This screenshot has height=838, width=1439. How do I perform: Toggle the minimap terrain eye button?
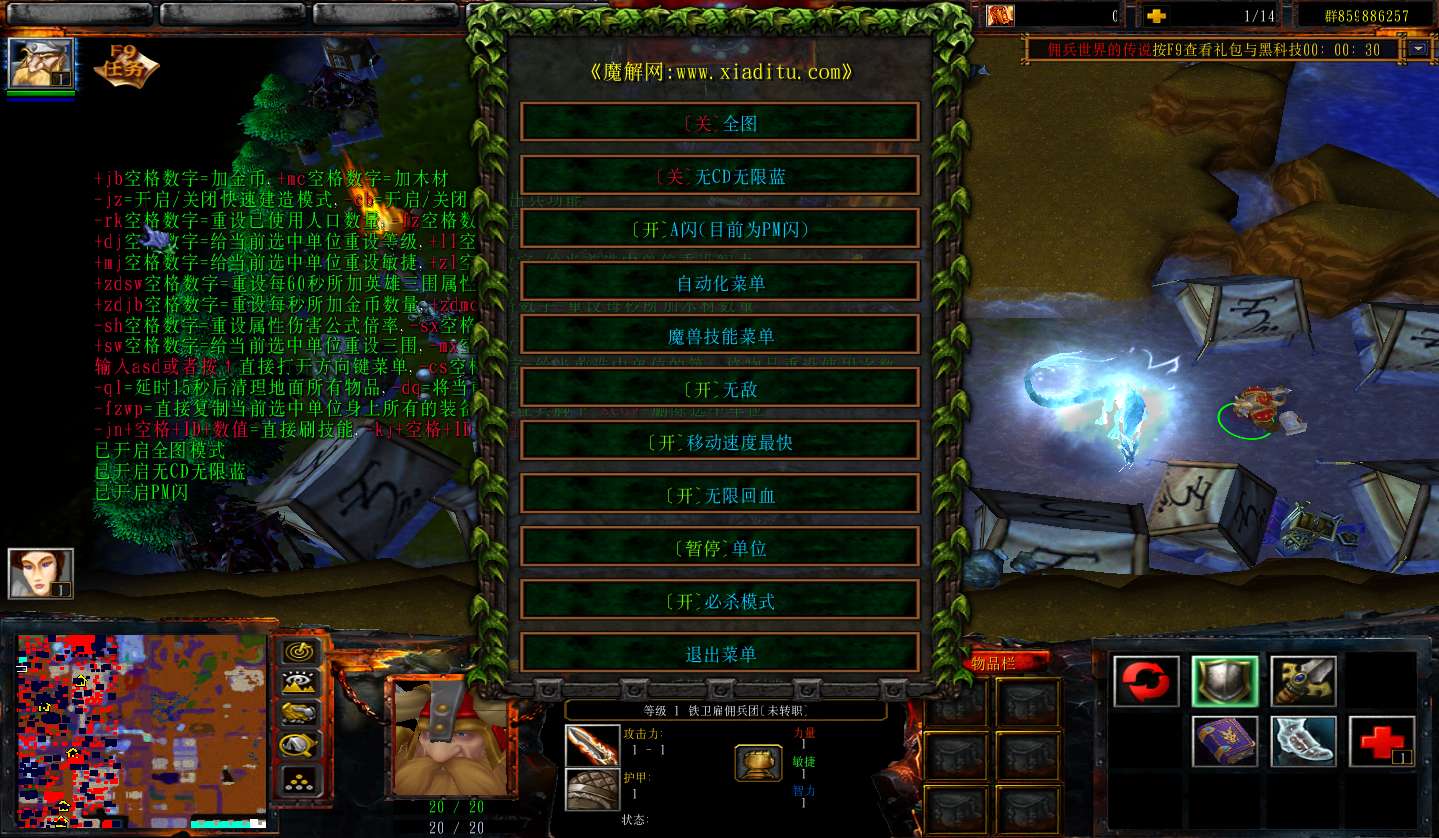click(x=298, y=682)
